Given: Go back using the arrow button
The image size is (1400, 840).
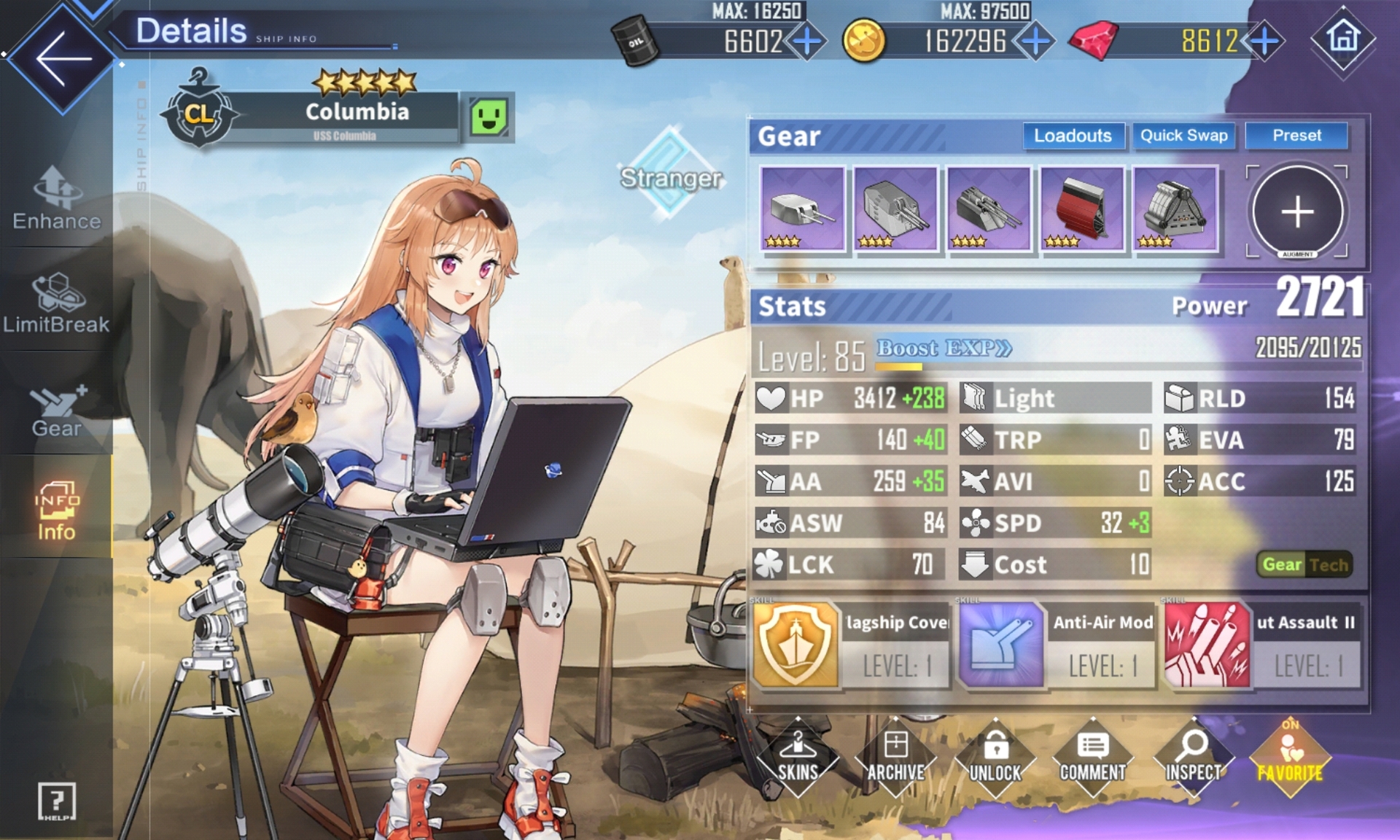Looking at the screenshot, I should point(63,58).
